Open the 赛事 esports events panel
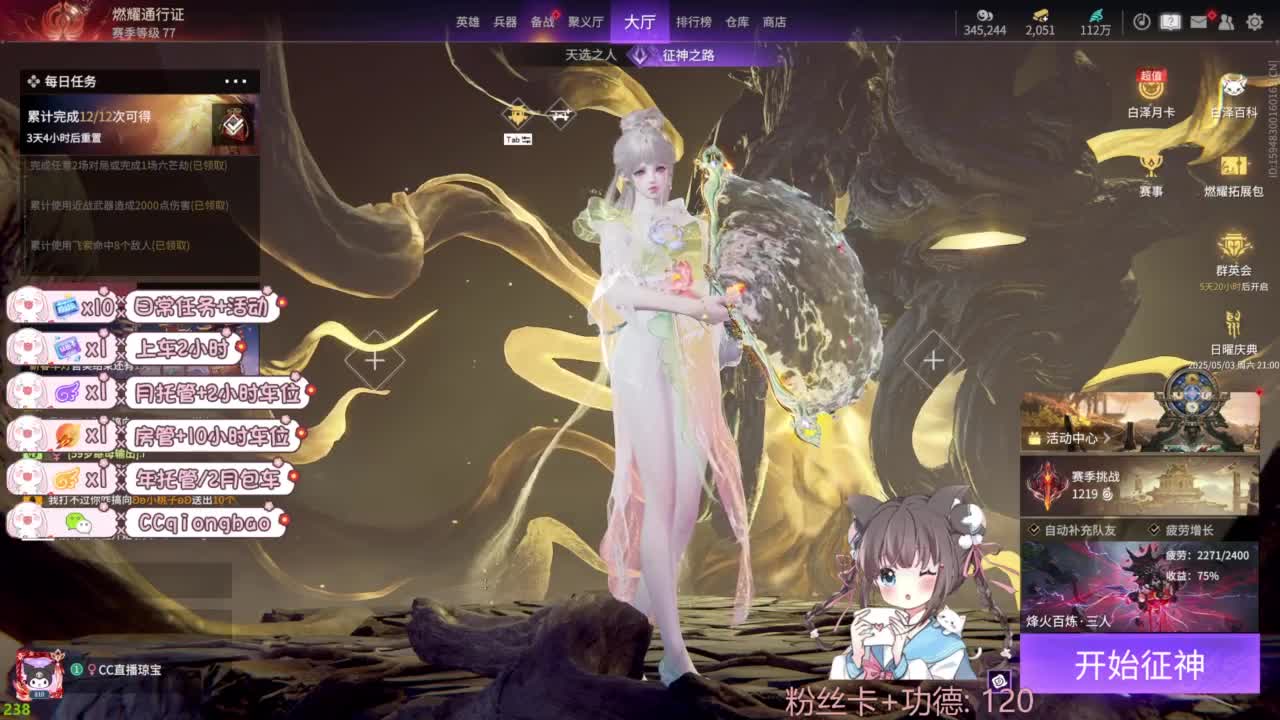Image resolution: width=1280 pixels, height=720 pixels. coord(1152,165)
